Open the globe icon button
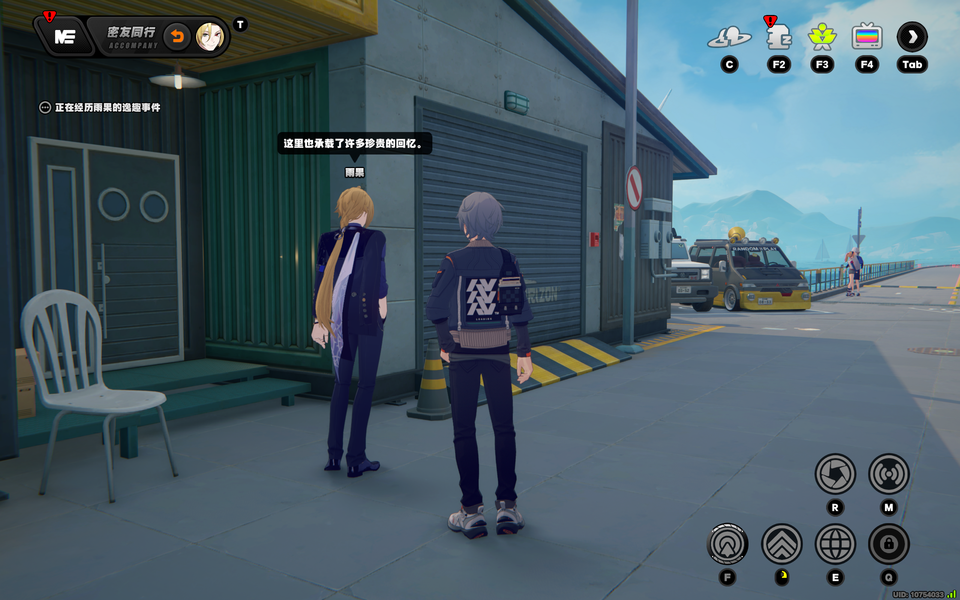Screen dimensions: 960x600 pyautogui.click(x=835, y=544)
